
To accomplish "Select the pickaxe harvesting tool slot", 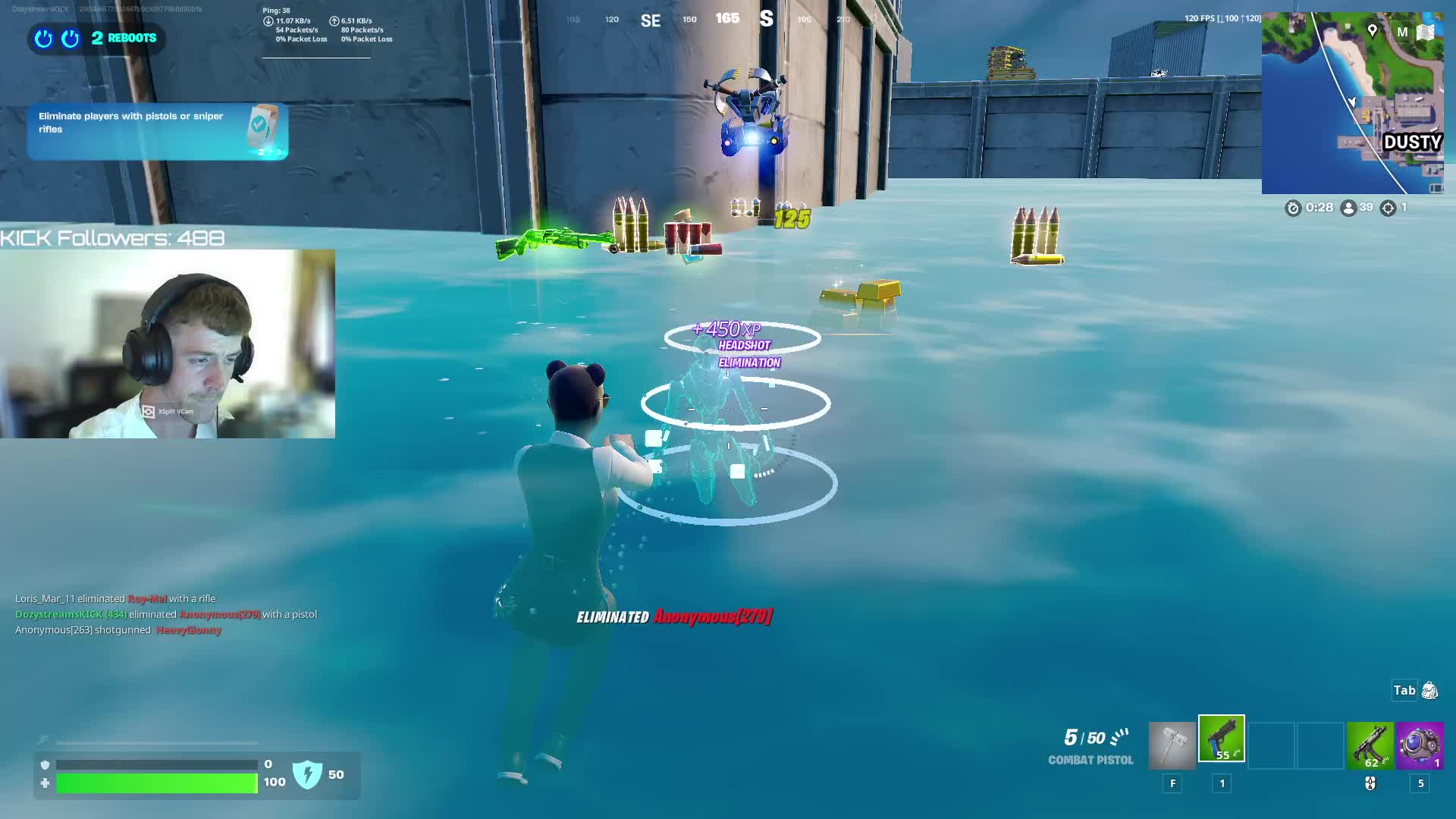I will point(1172,745).
